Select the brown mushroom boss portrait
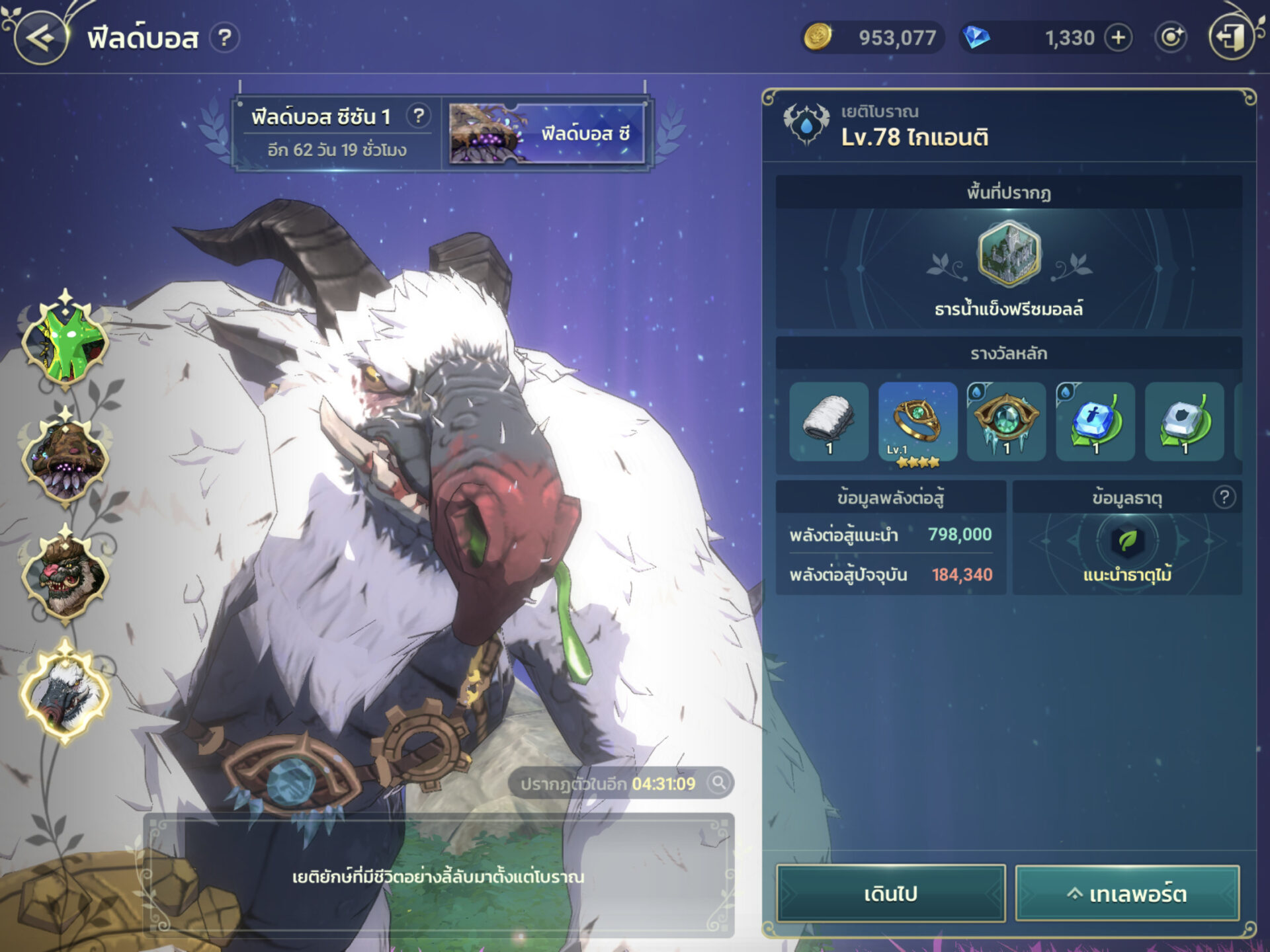Screen dimensions: 1270x952 click(65, 459)
